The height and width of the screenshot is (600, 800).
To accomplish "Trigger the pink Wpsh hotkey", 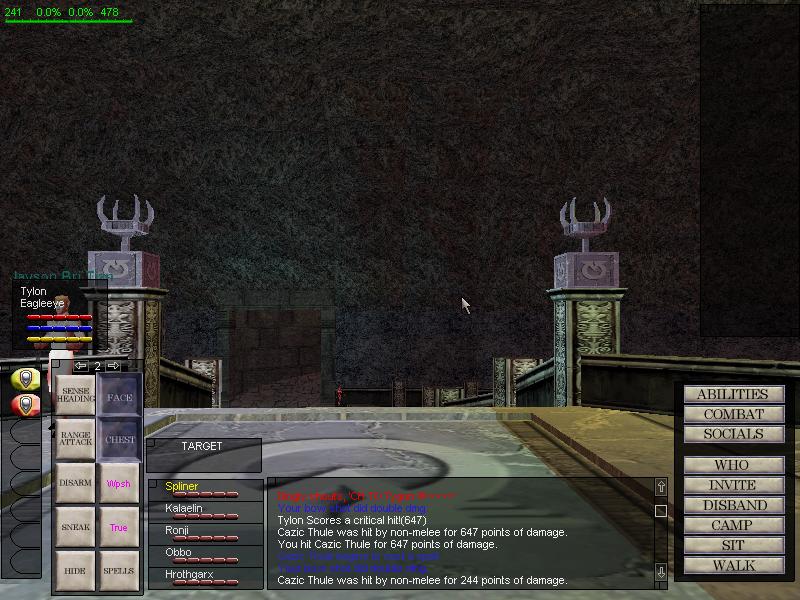I will [119, 484].
